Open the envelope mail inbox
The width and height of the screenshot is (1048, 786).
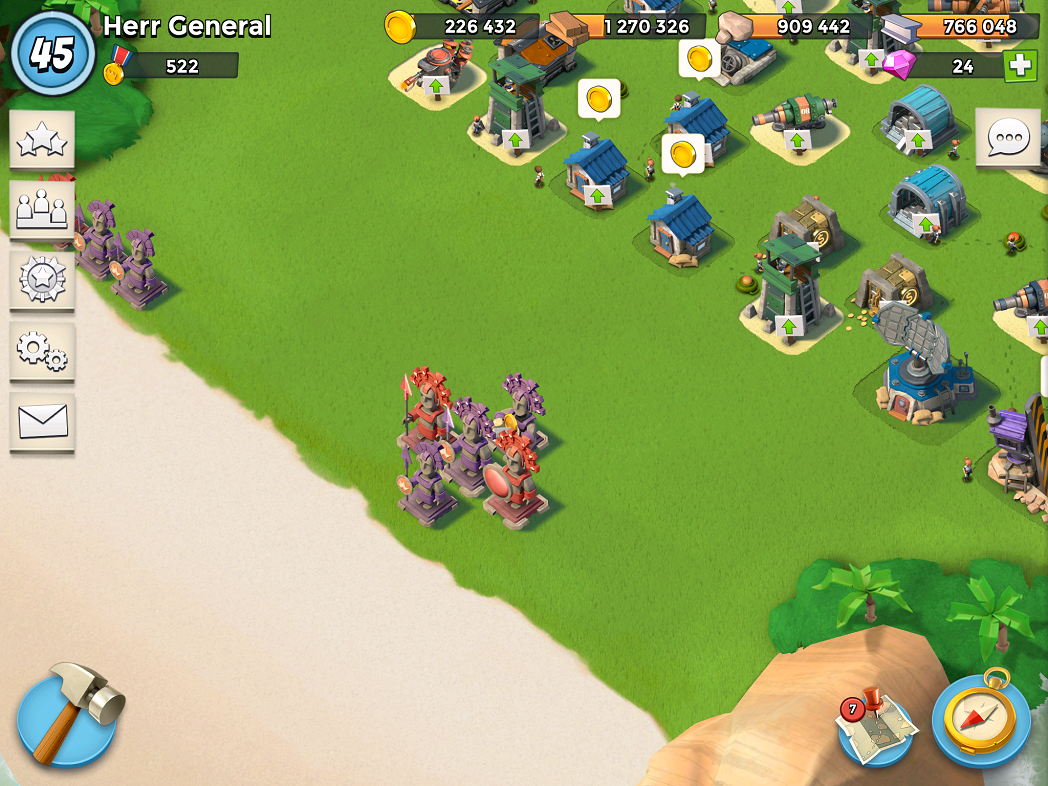pyautogui.click(x=42, y=421)
